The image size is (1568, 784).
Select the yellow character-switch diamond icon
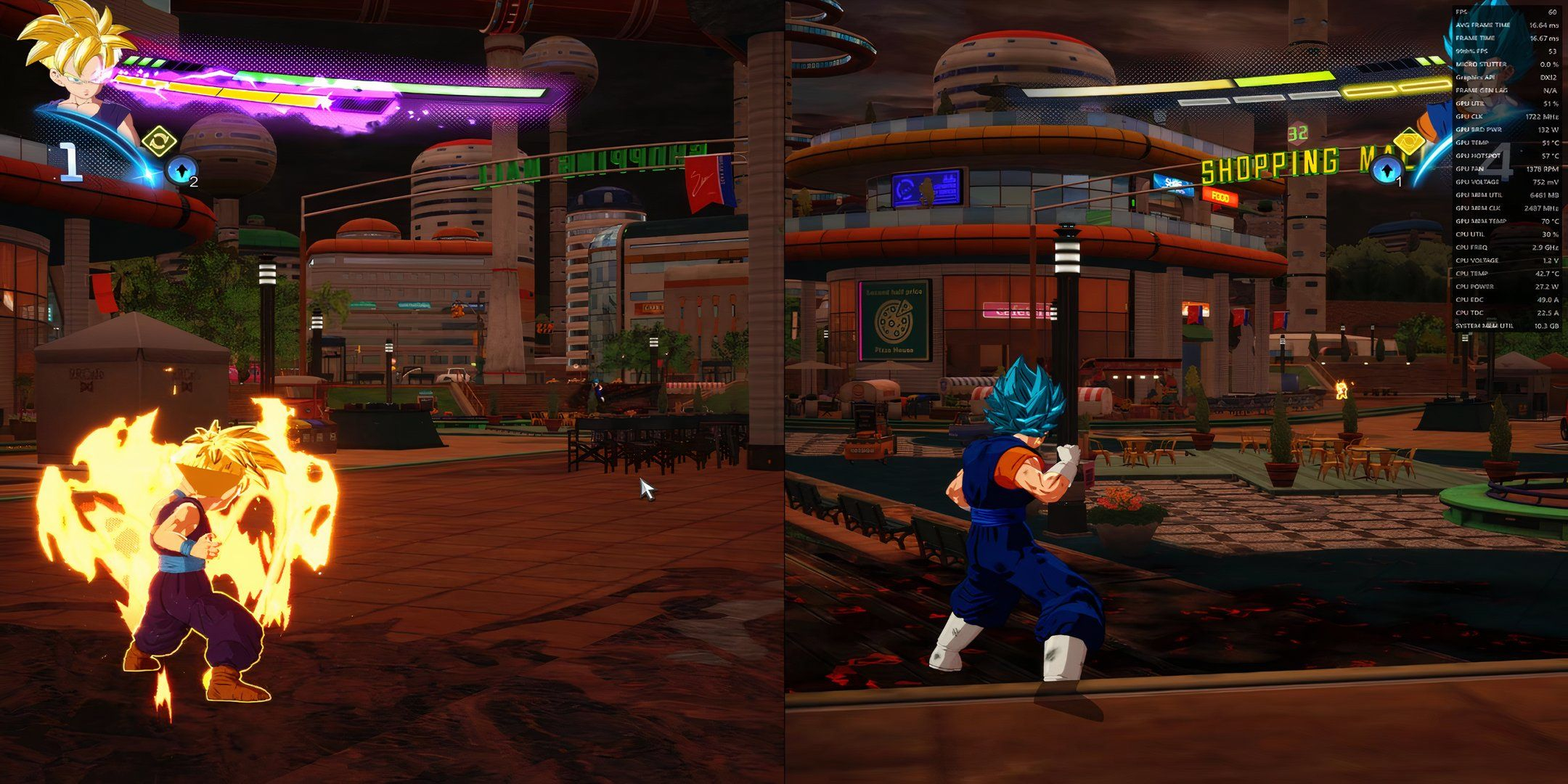[159, 139]
